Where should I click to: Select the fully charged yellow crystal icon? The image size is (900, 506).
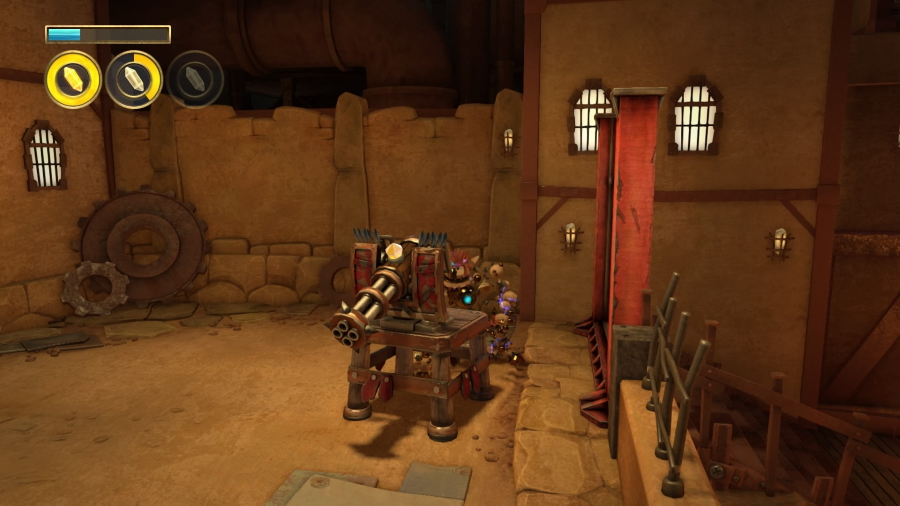(x=73, y=79)
